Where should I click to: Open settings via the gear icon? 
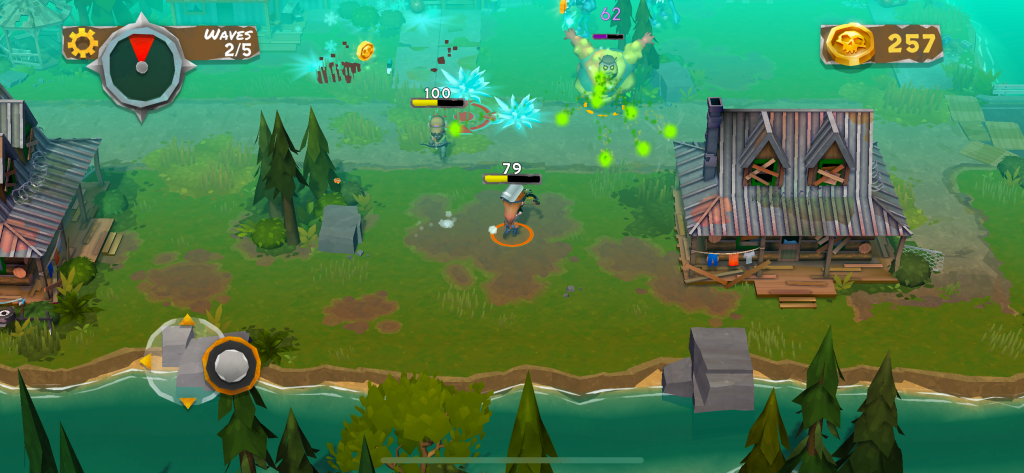click(81, 42)
